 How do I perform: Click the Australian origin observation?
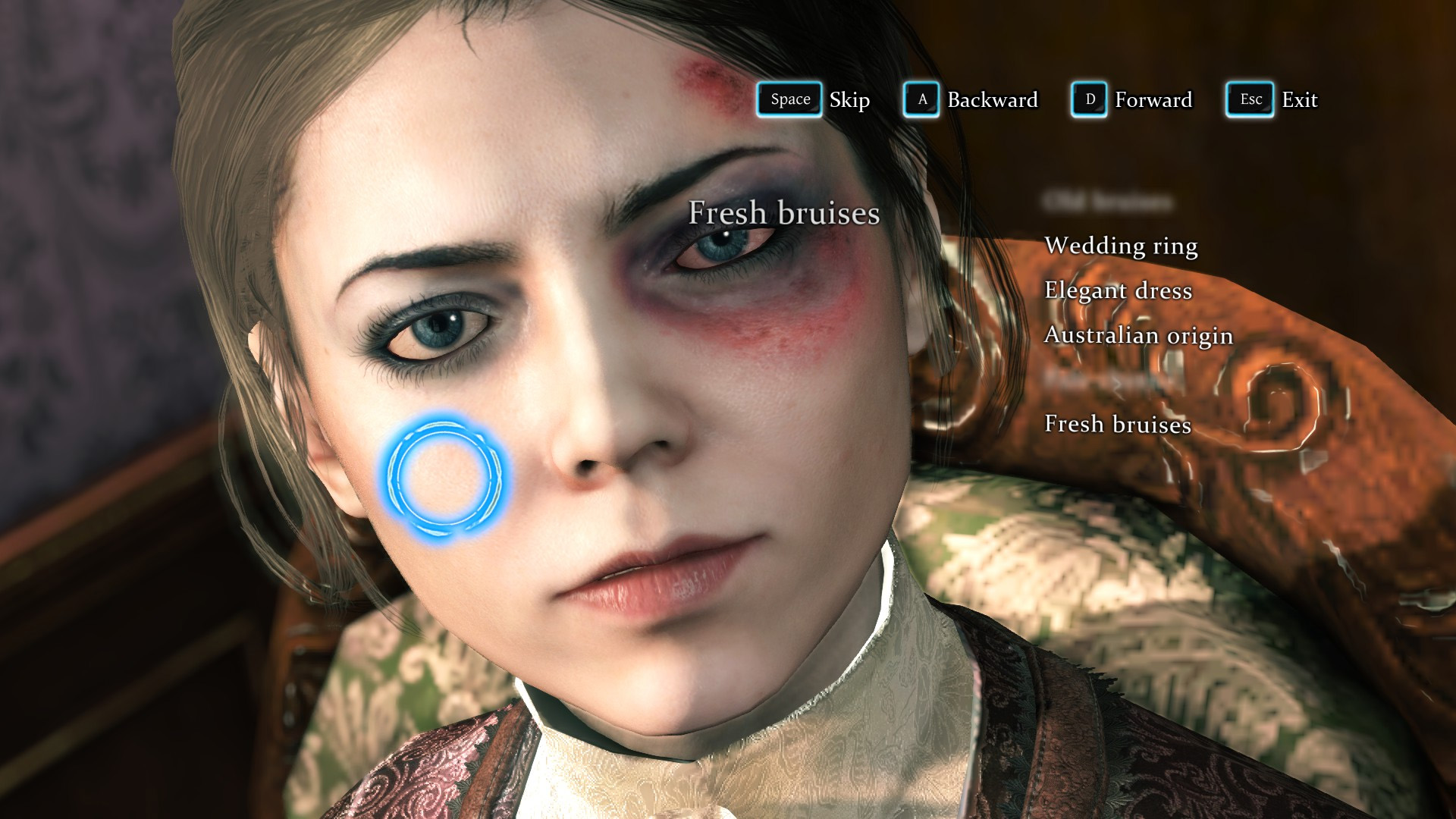[1138, 335]
